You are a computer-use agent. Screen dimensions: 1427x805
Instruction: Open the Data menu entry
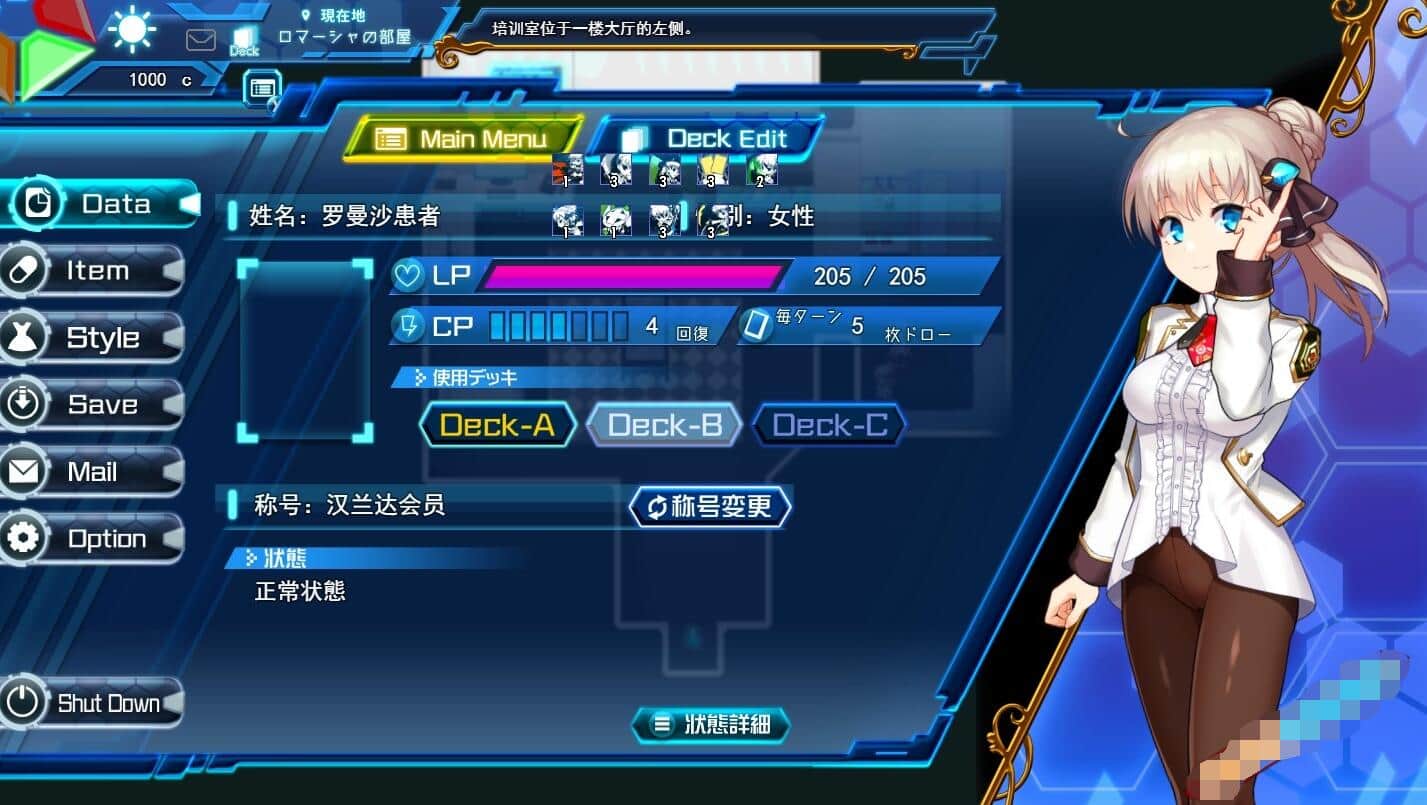[100, 204]
